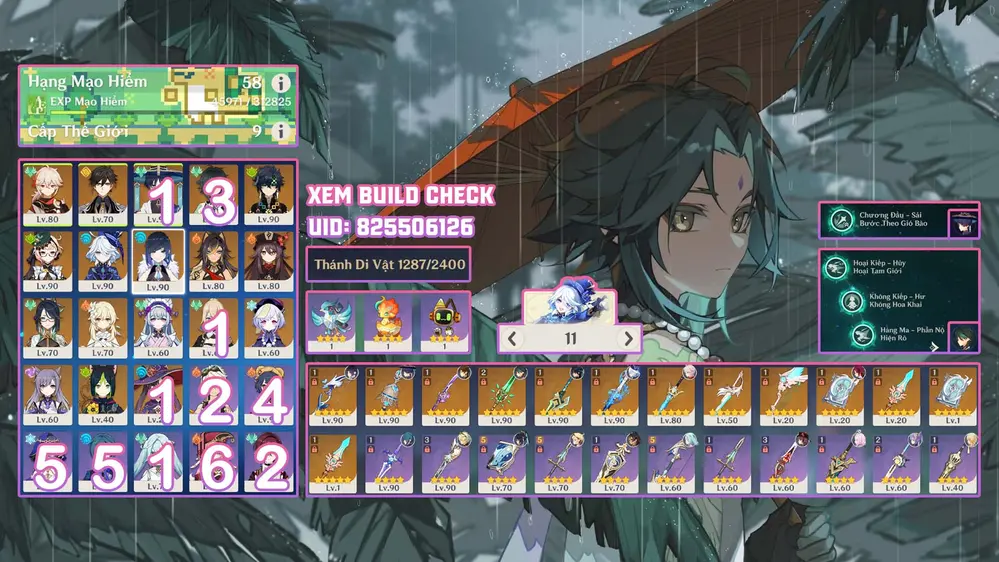This screenshot has height=562, width=999.
Task: Click the info icon beside Hạng Mạo Hiểm
Action: [x=281, y=84]
